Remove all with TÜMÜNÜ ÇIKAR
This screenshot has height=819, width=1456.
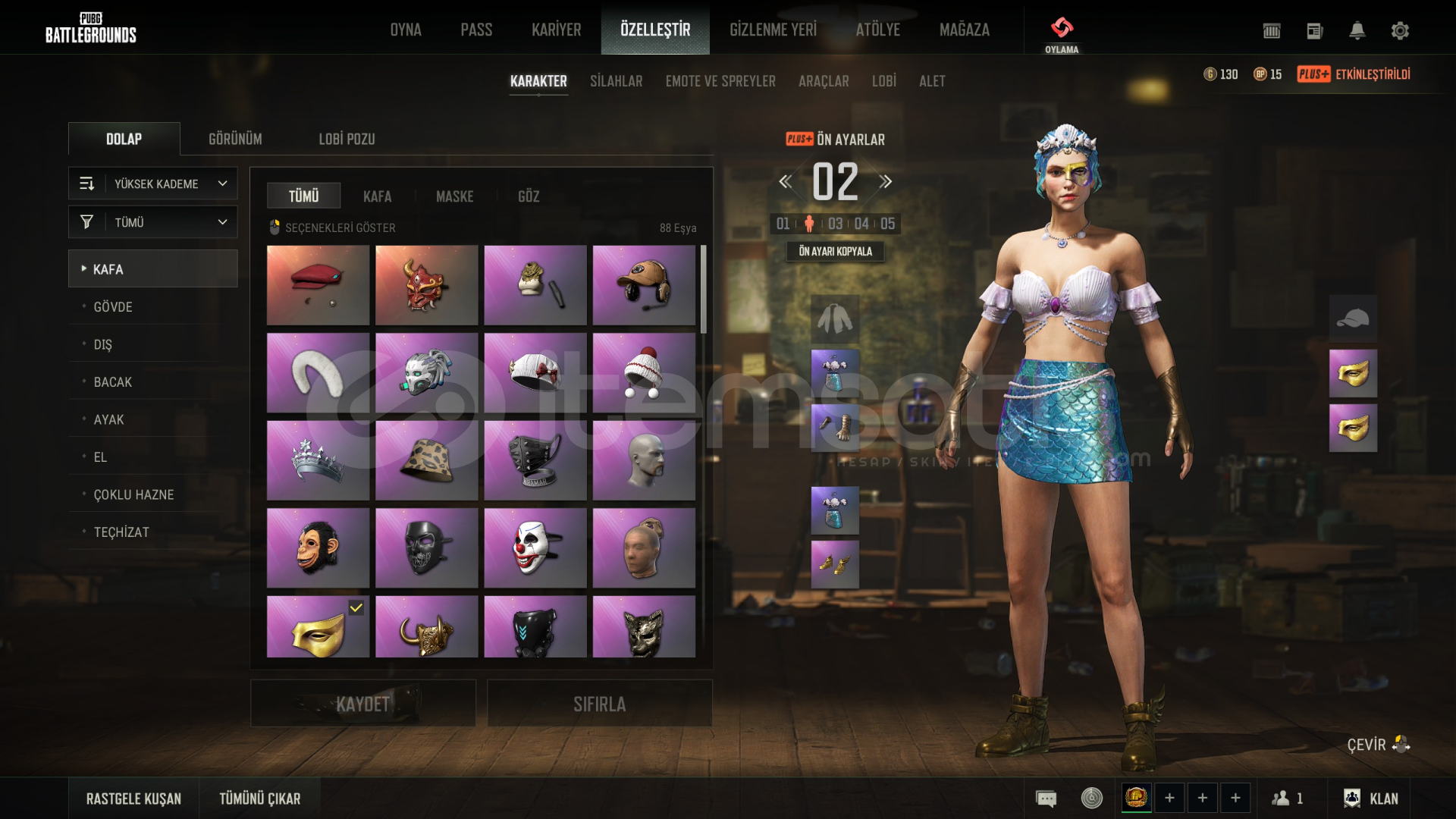[x=260, y=799]
